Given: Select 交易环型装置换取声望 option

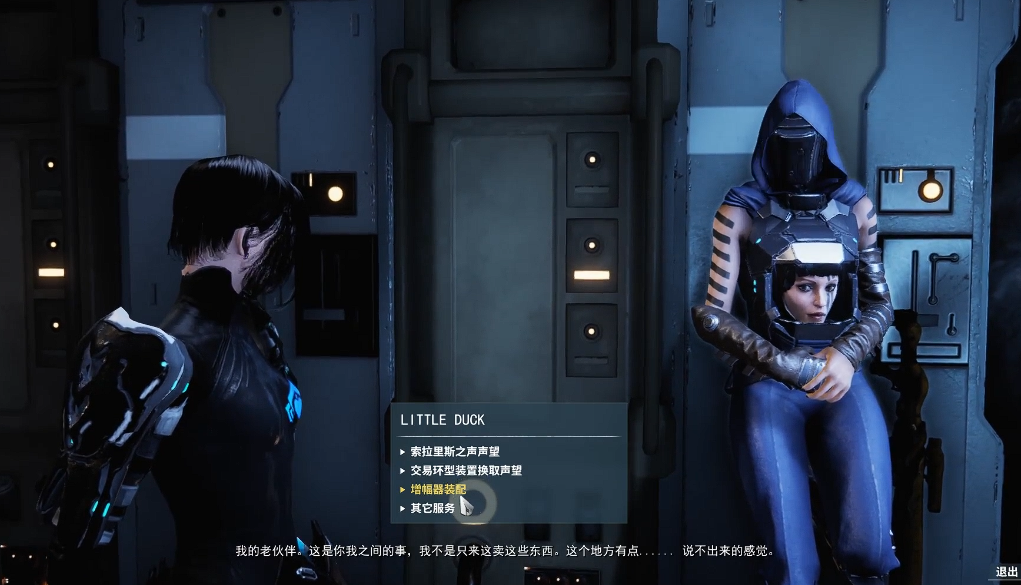Looking at the screenshot, I should (x=466, y=470).
